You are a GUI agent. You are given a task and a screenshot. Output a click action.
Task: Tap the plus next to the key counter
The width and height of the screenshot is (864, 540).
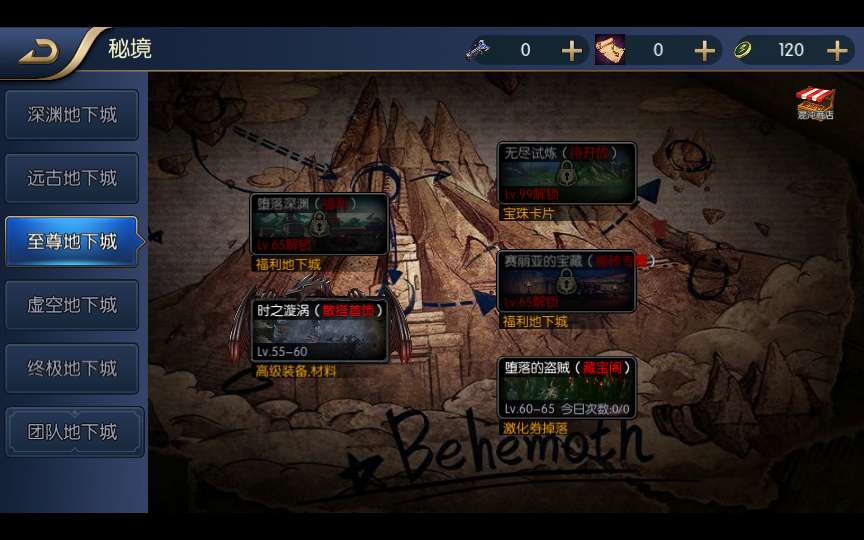pos(571,50)
